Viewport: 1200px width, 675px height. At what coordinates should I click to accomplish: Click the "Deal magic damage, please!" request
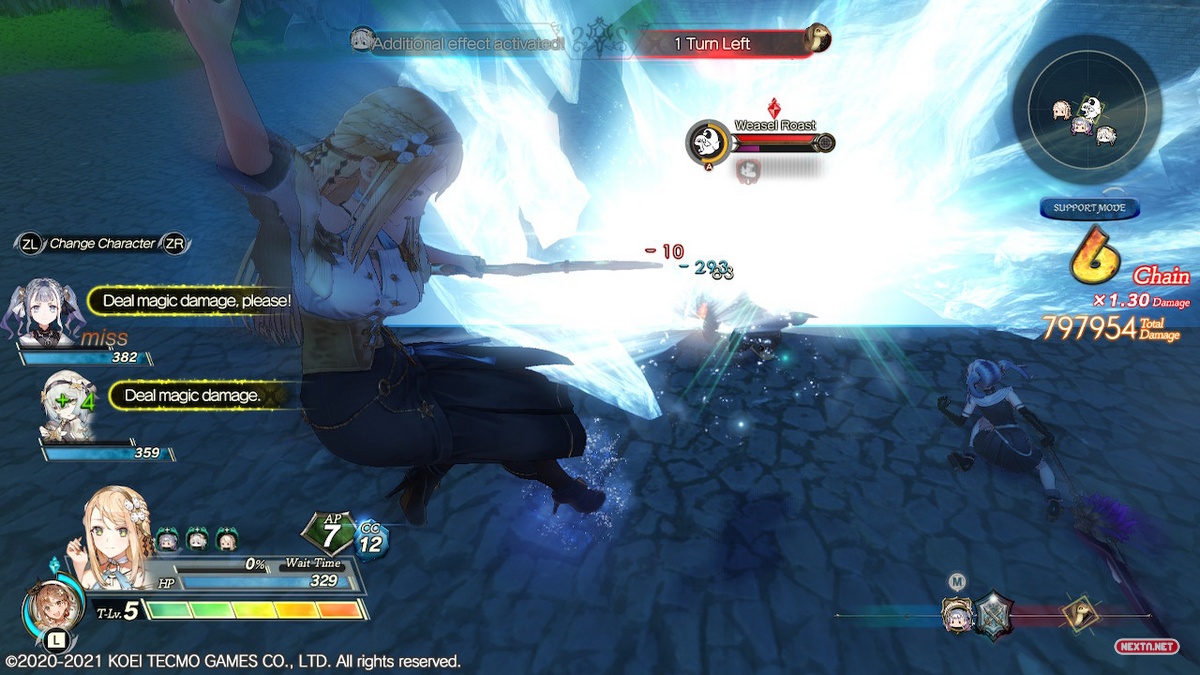click(196, 300)
